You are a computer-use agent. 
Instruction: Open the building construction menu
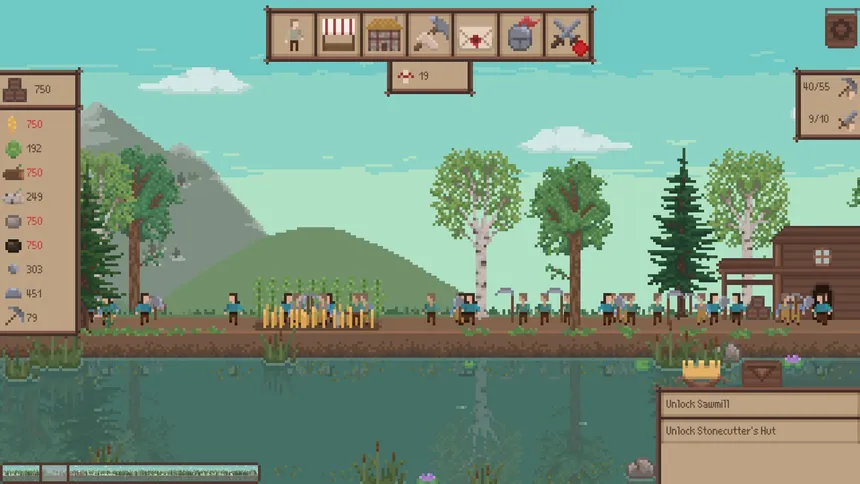[x=383, y=35]
